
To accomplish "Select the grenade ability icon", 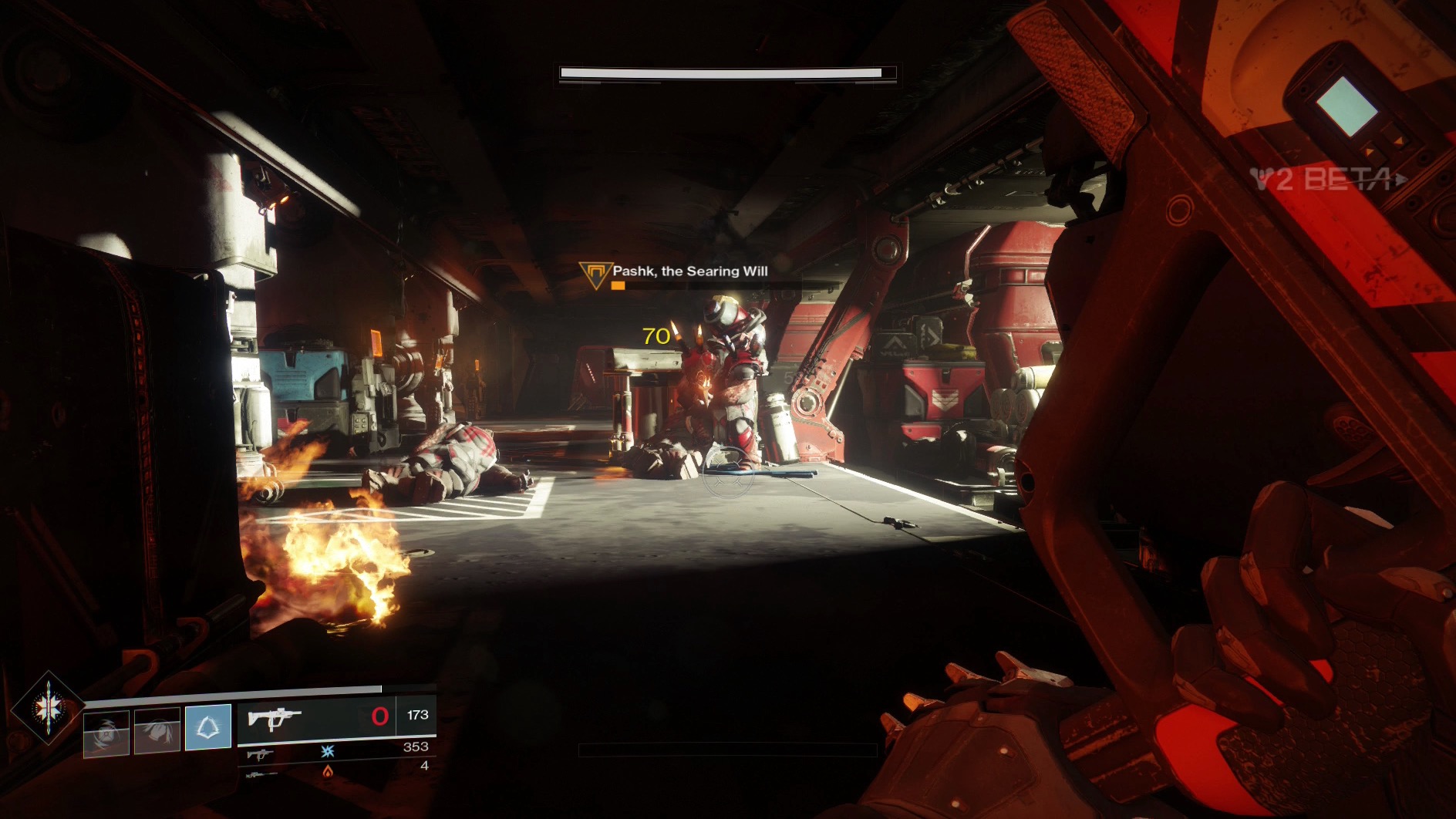I will 106,731.
